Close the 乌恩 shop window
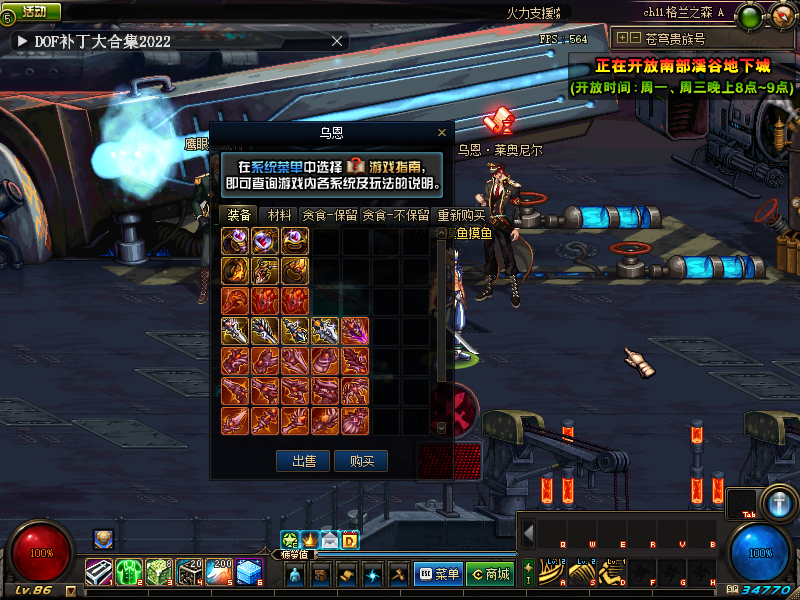This screenshot has width=800, height=600. click(x=442, y=132)
